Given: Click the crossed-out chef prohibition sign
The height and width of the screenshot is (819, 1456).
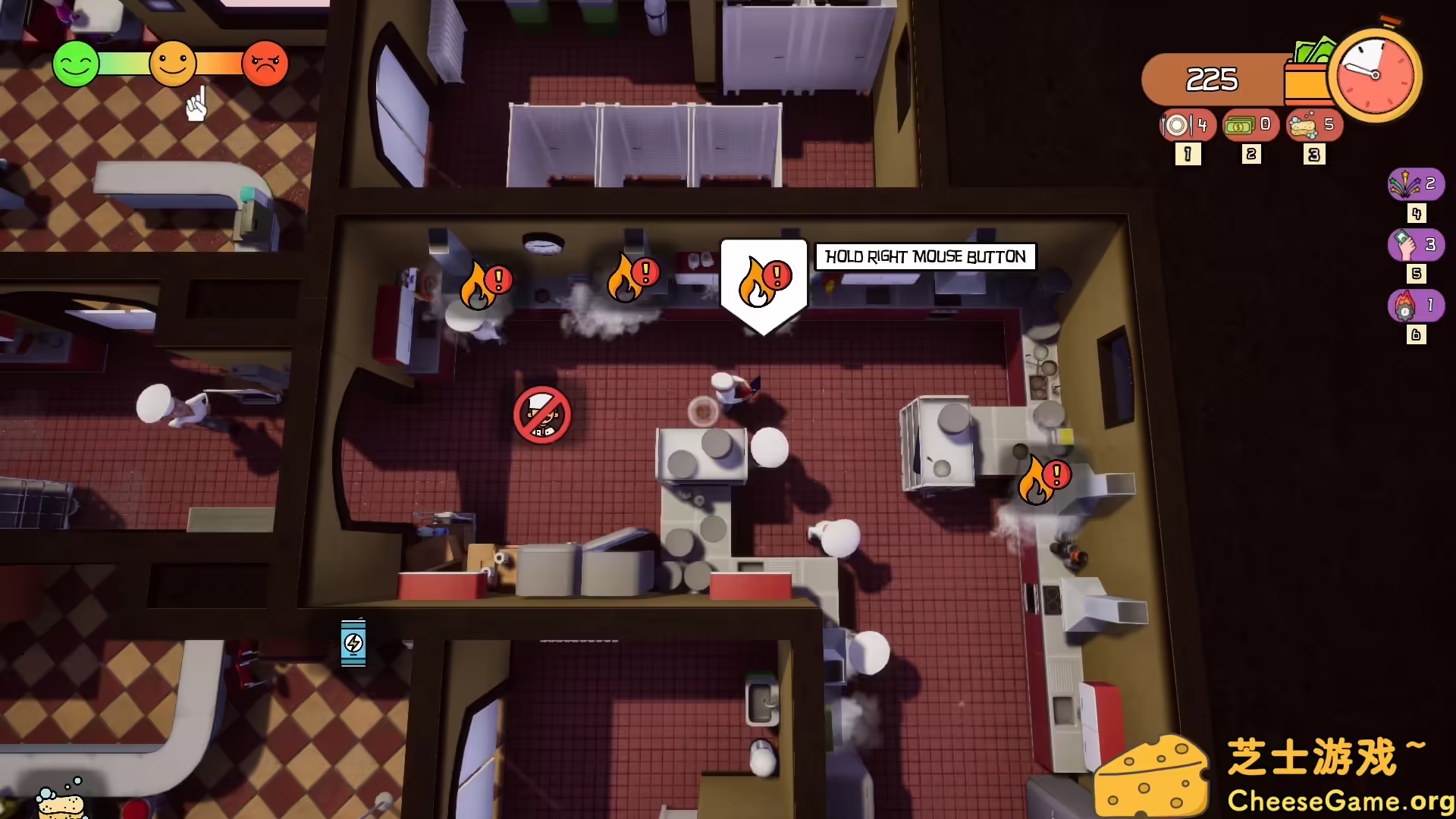Looking at the screenshot, I should (541, 415).
